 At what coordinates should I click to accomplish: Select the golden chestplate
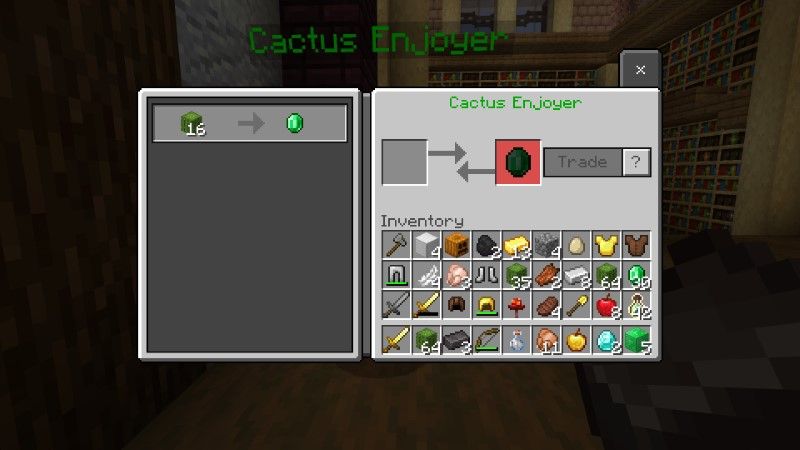coord(608,245)
